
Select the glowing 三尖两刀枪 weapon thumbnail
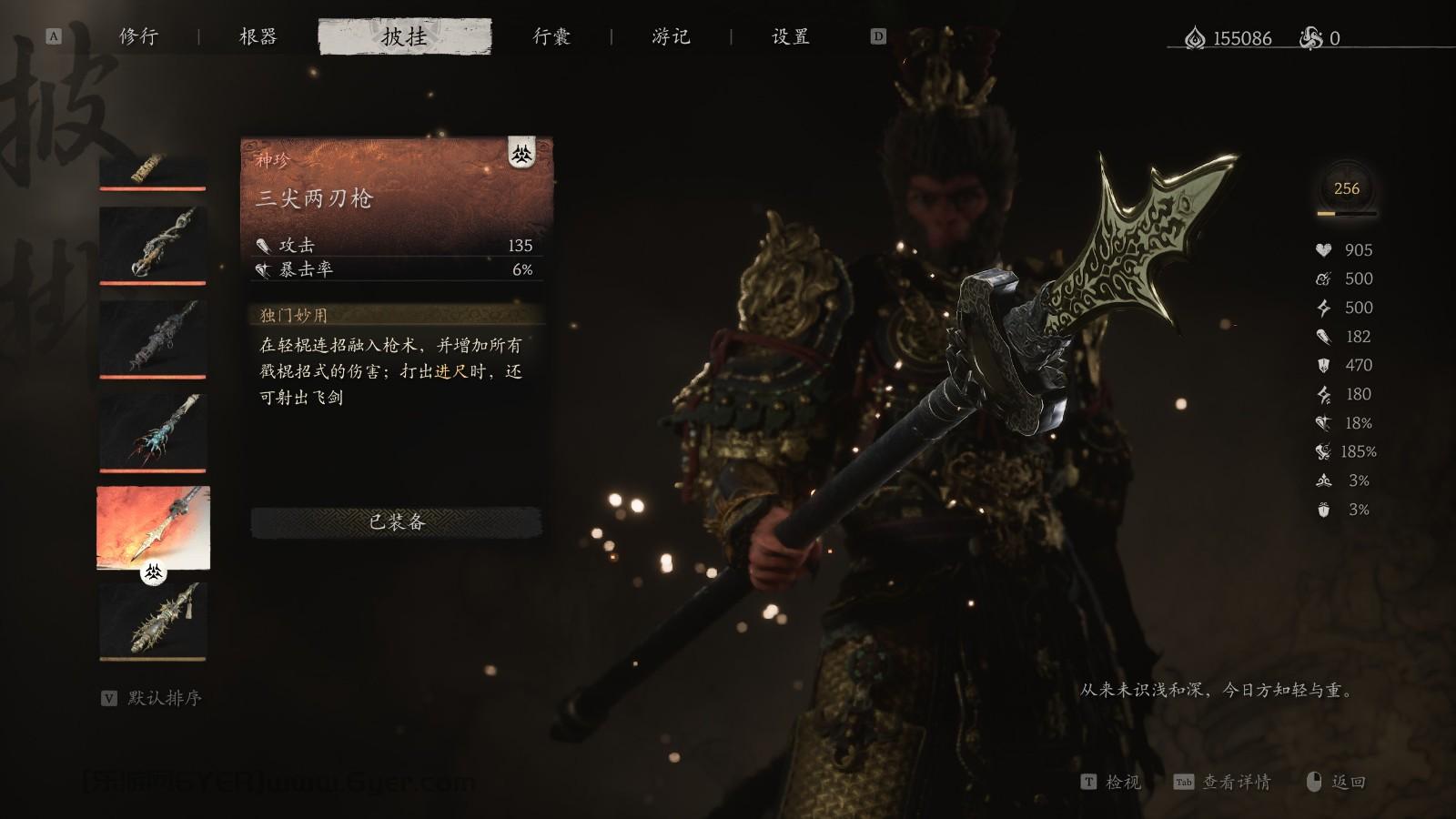click(x=151, y=525)
